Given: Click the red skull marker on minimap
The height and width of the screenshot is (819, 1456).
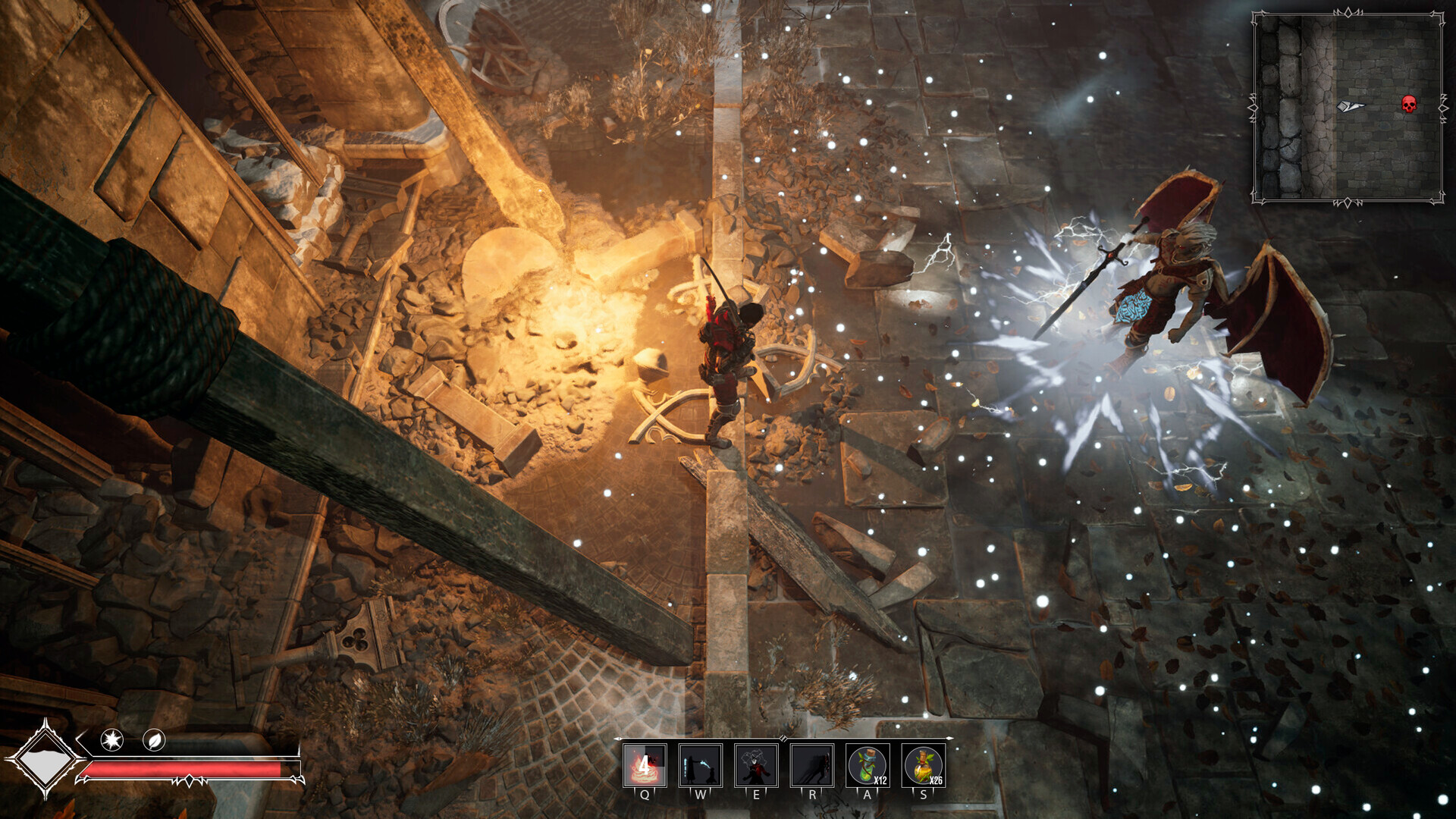Looking at the screenshot, I should pyautogui.click(x=1408, y=104).
